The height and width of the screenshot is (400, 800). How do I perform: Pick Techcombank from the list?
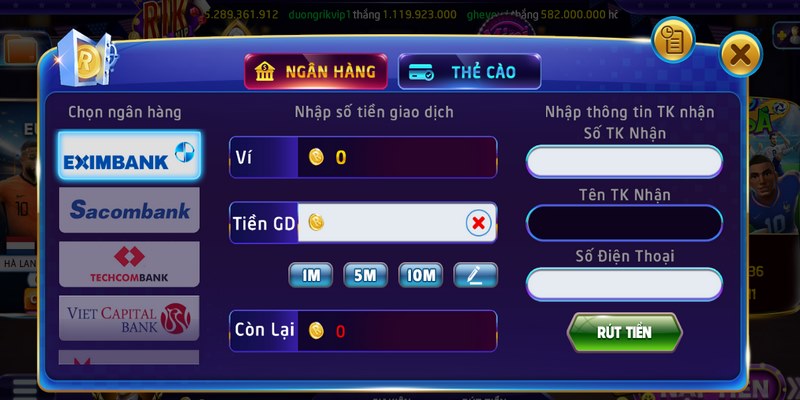tap(129, 264)
